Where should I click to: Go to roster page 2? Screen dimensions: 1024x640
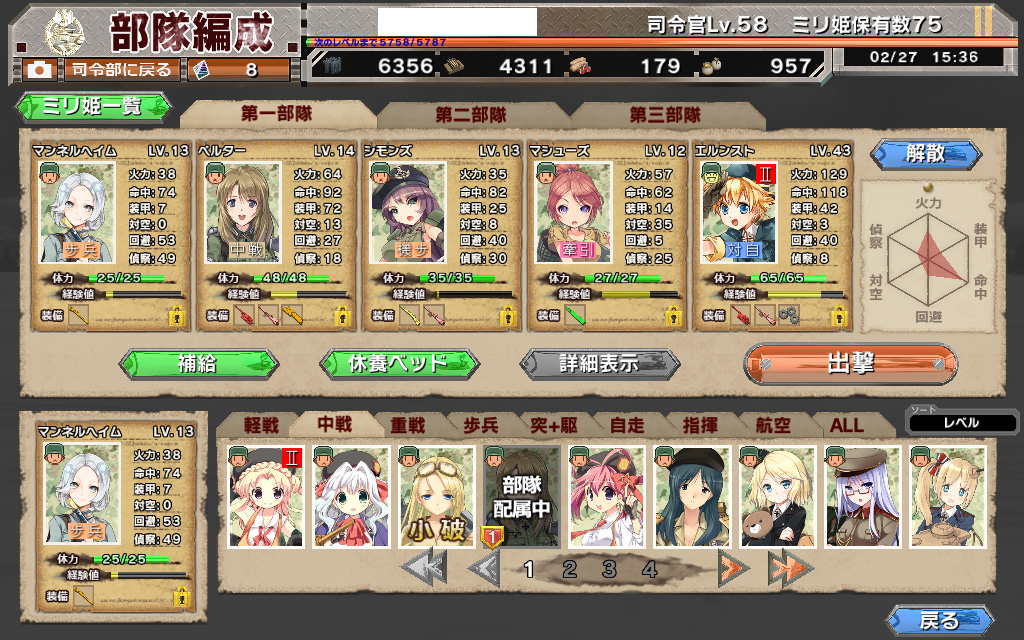[x=570, y=570]
